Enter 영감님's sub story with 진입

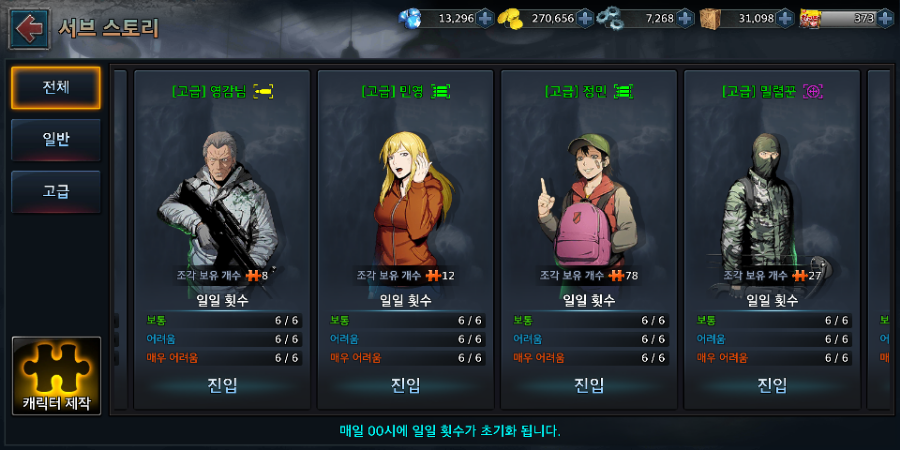coord(222,386)
